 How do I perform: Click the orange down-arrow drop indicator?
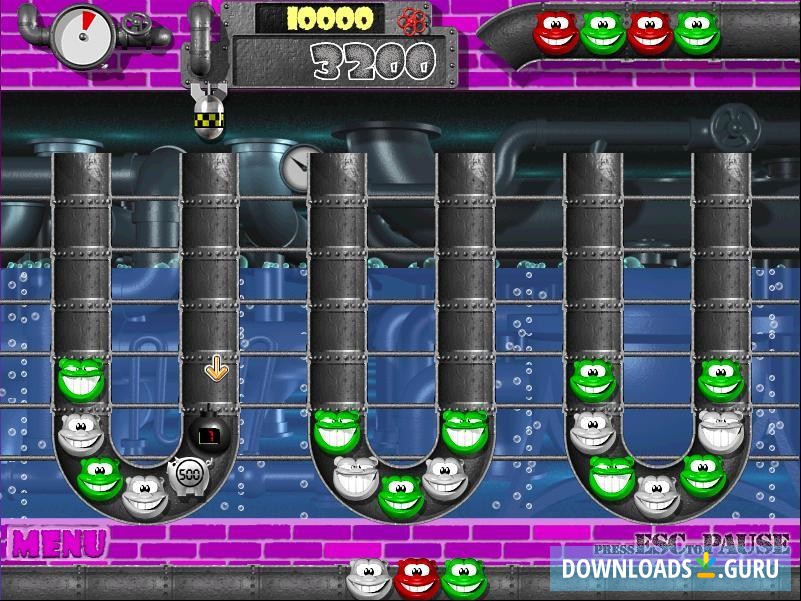coord(215,368)
